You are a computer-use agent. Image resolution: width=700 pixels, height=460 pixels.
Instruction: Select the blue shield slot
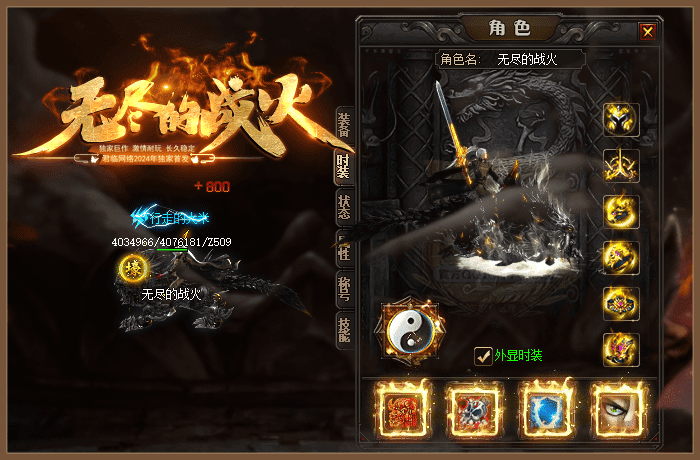point(548,408)
